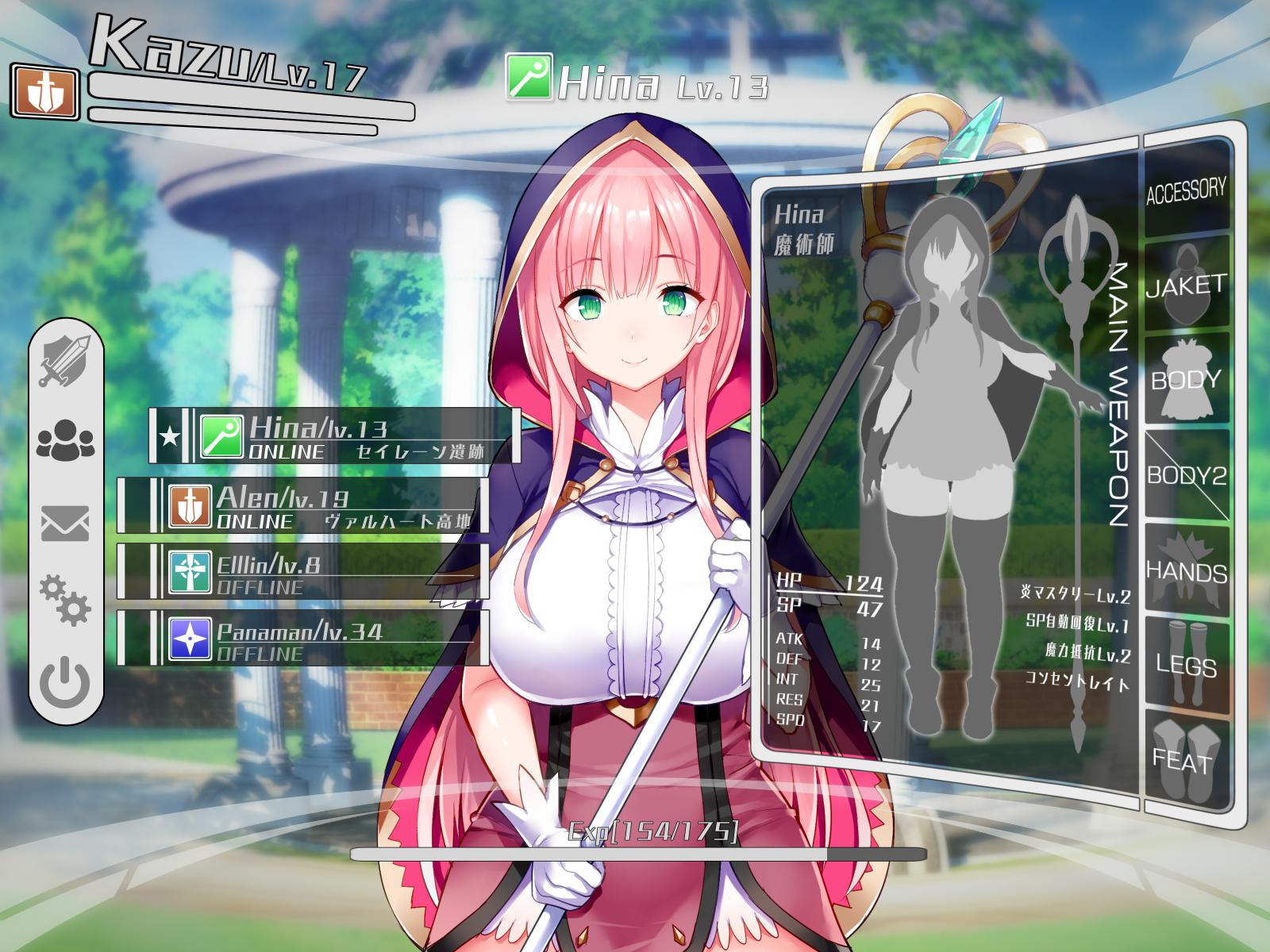This screenshot has height=952, width=1270.
Task: Open the party members menu
Action: coord(66,439)
